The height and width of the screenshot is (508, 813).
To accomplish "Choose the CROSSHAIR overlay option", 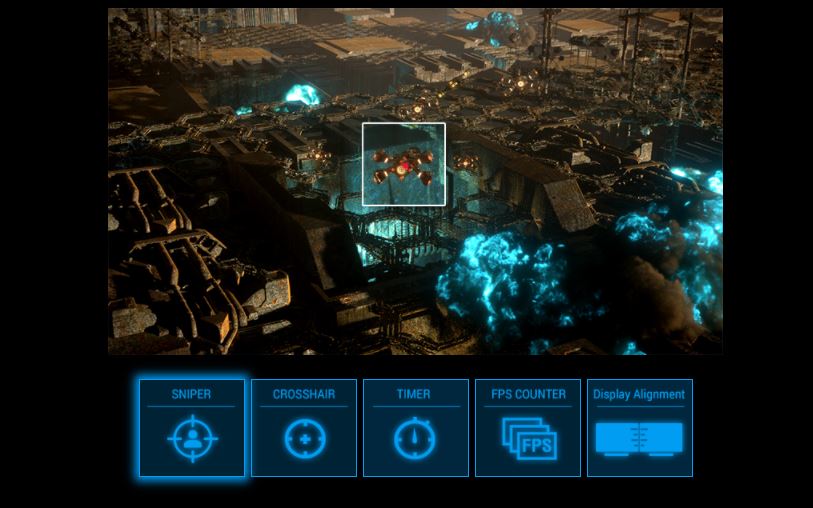I will [x=304, y=428].
